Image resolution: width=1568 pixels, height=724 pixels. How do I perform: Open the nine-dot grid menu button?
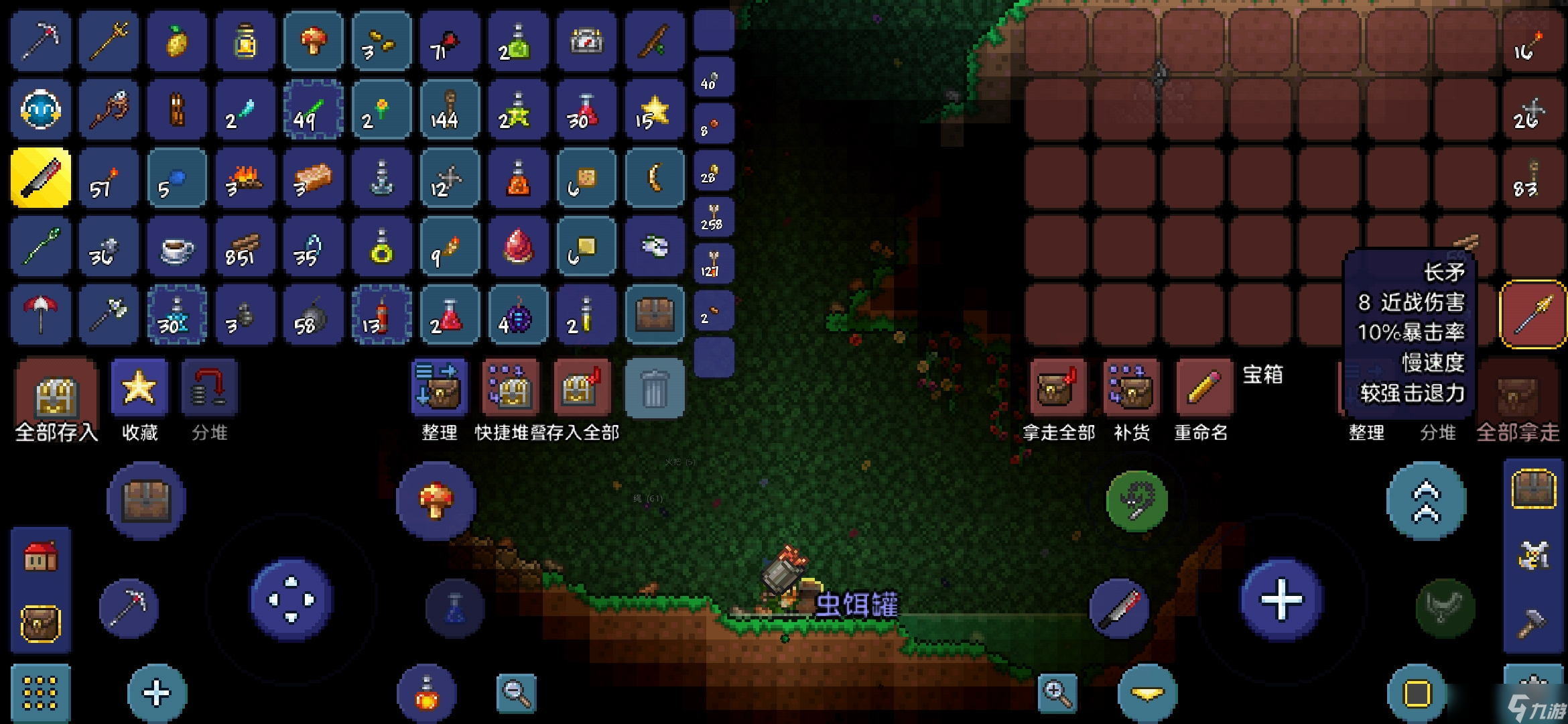point(40,692)
